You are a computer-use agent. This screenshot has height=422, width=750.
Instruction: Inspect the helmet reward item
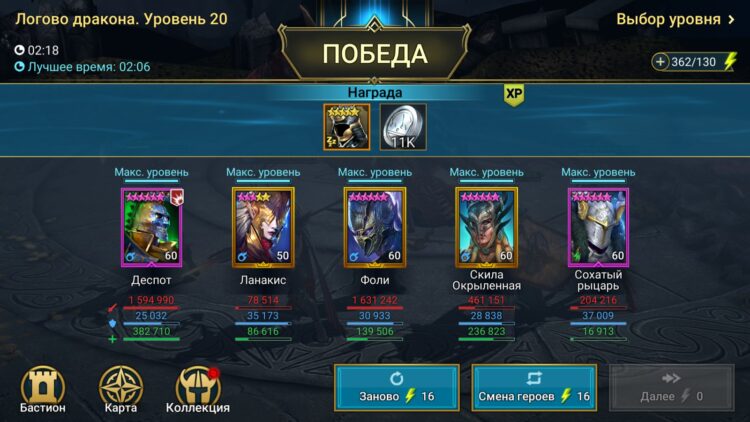pos(346,127)
